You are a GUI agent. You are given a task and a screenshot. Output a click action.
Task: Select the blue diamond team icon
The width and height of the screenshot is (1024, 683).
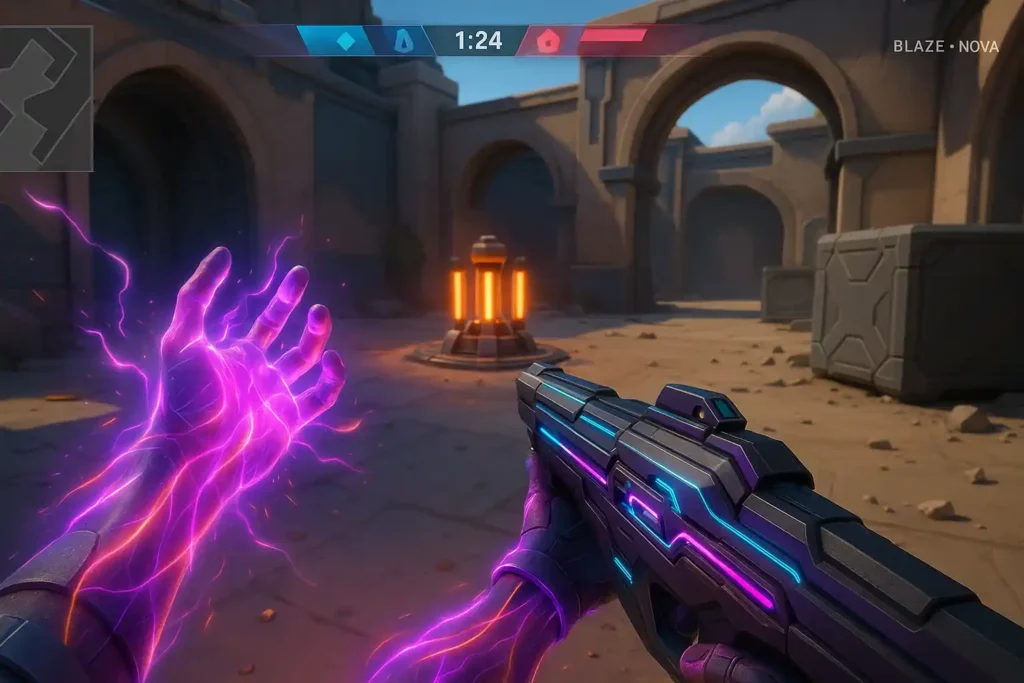pyautogui.click(x=345, y=41)
